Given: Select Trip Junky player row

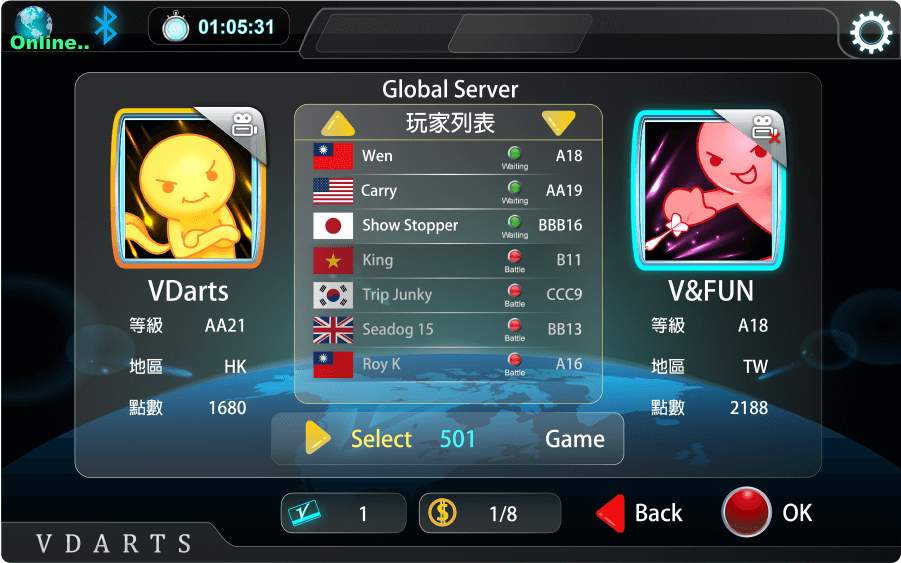Looking at the screenshot, I should pos(448,295).
